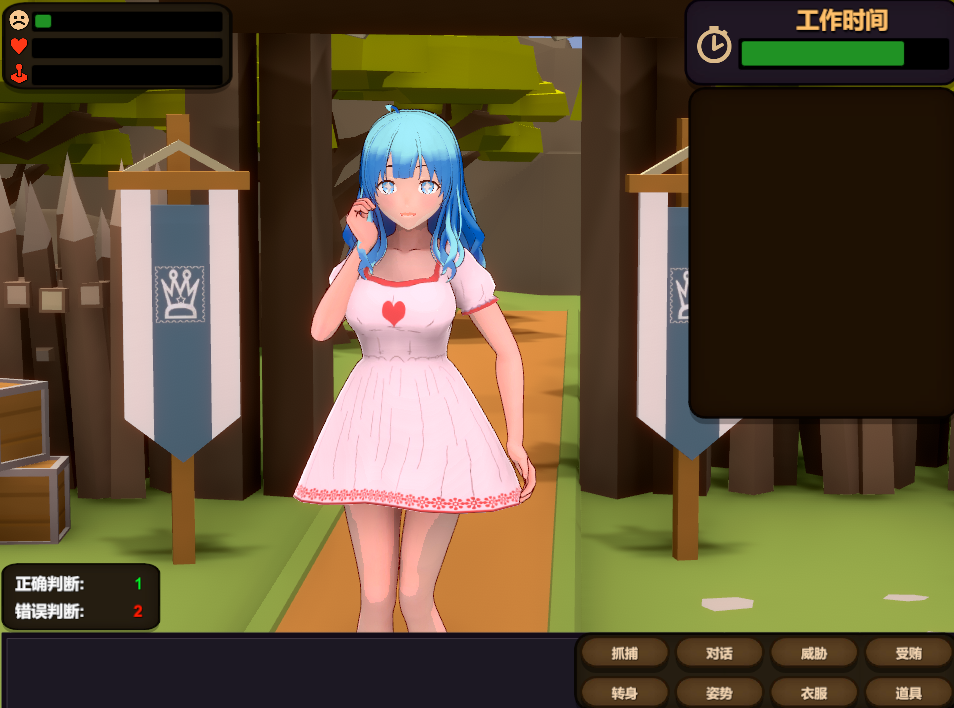The width and height of the screenshot is (954, 708).
Task: Activate the 转身 (turn around) button
Action: click(x=624, y=691)
